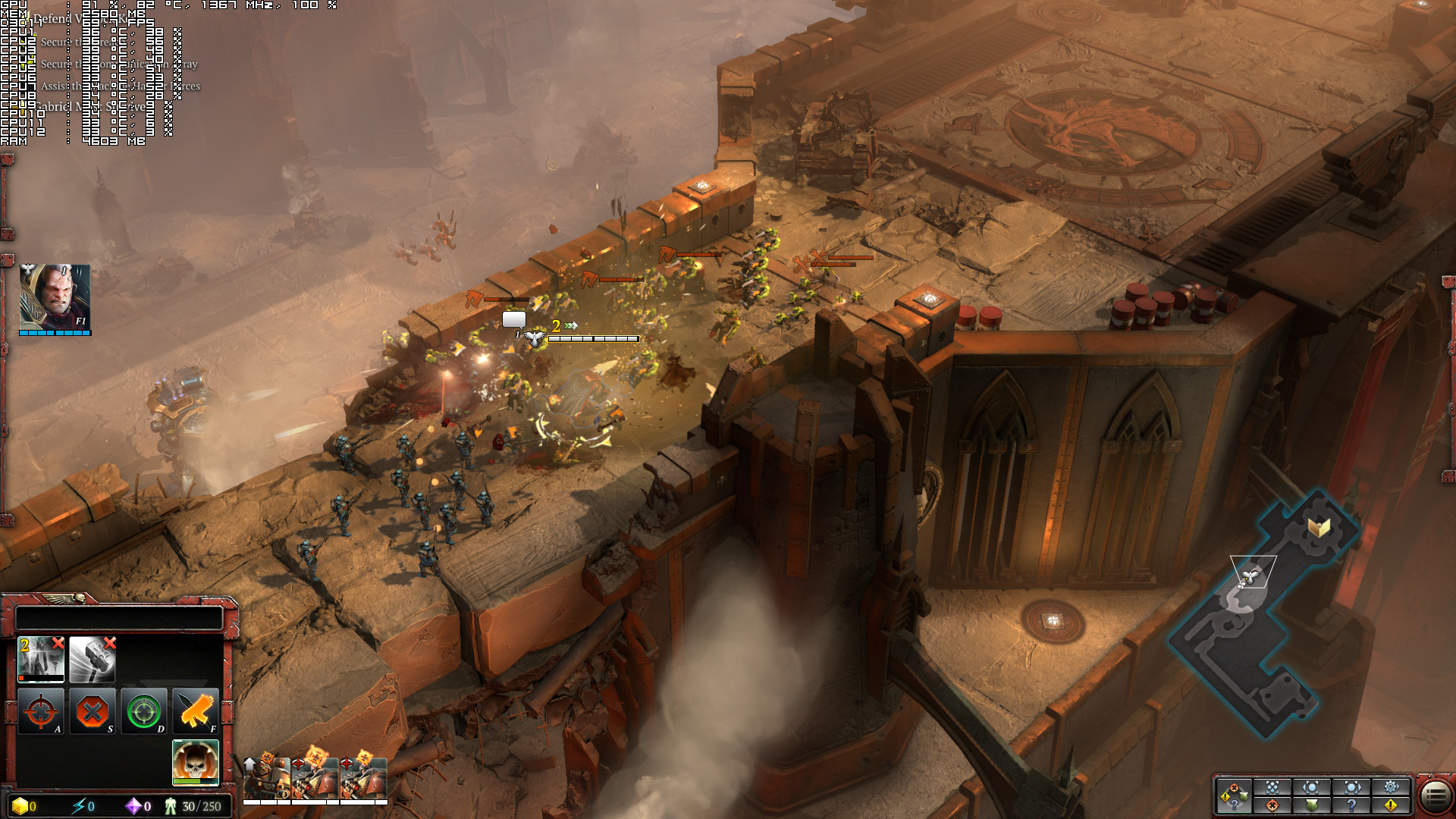Click the four-dot formation button

(1272, 787)
